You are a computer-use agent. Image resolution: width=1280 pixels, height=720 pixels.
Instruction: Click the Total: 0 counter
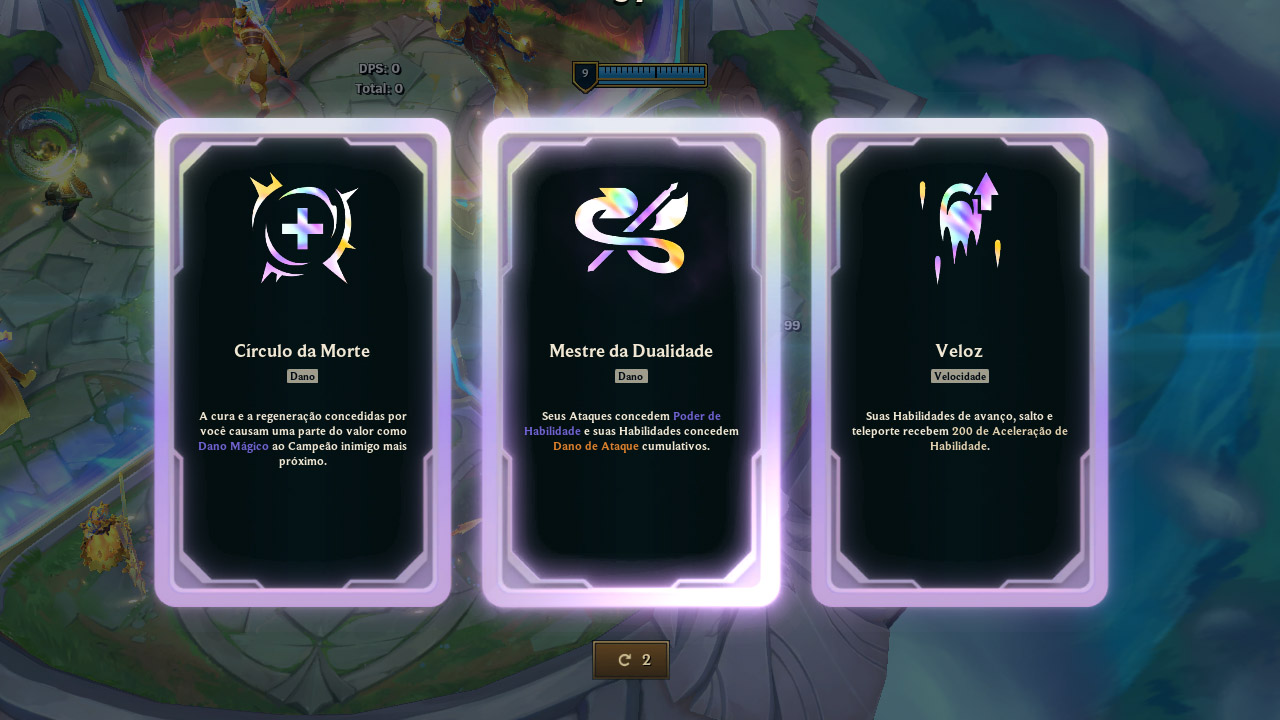click(x=378, y=88)
